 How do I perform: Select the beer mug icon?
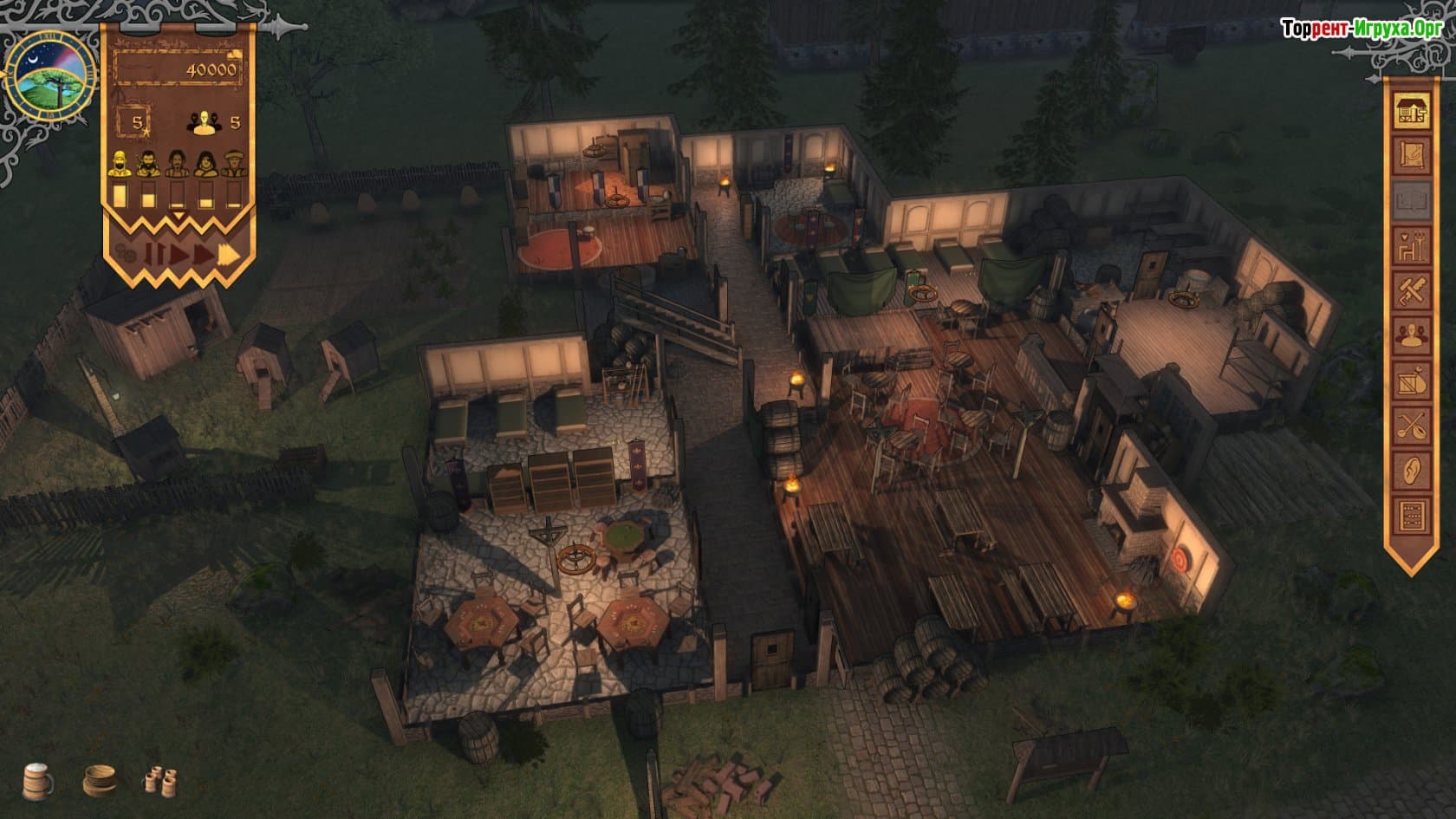(x=37, y=779)
